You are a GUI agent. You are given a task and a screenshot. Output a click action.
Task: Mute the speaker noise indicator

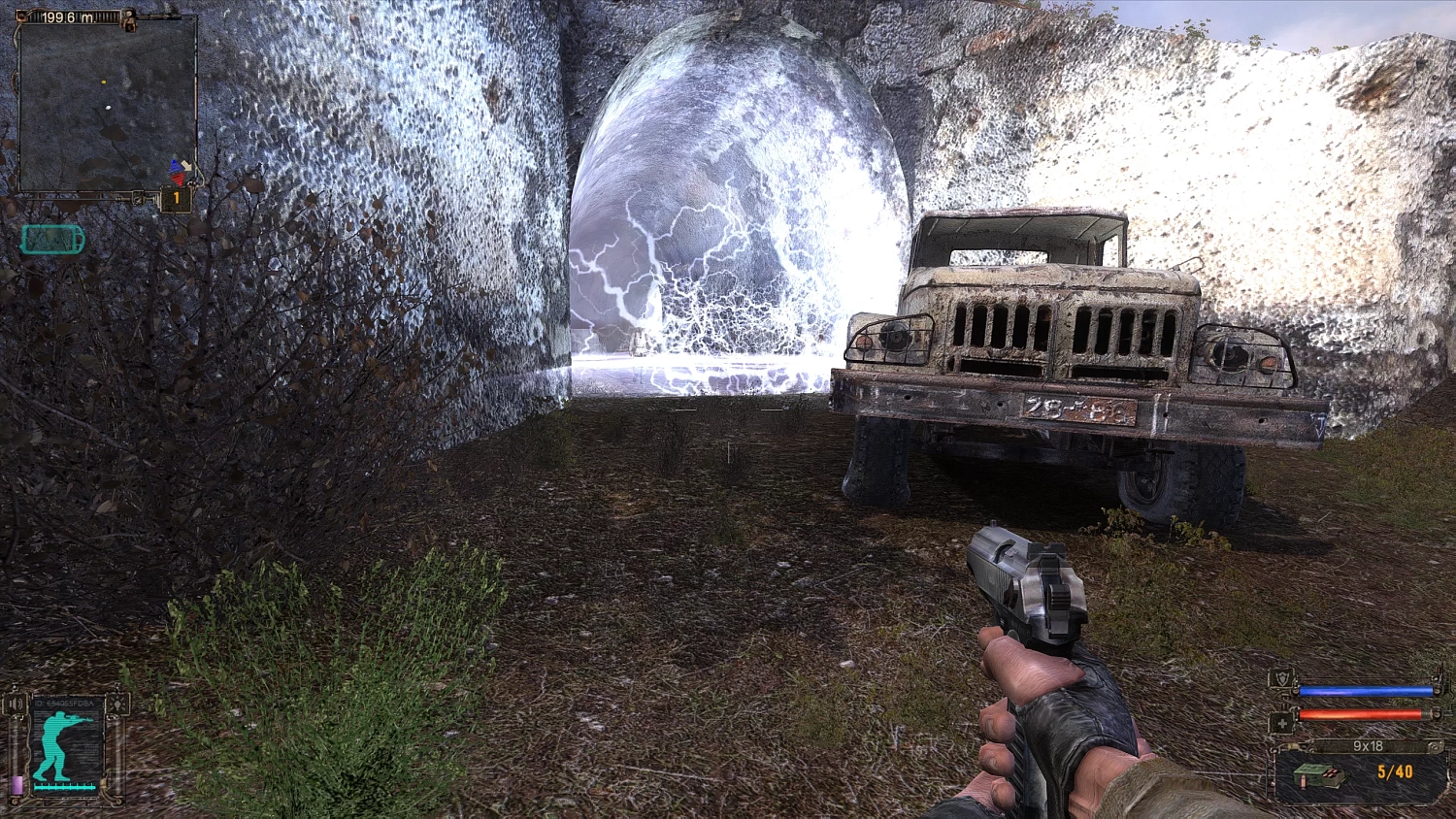pyautogui.click(x=15, y=704)
